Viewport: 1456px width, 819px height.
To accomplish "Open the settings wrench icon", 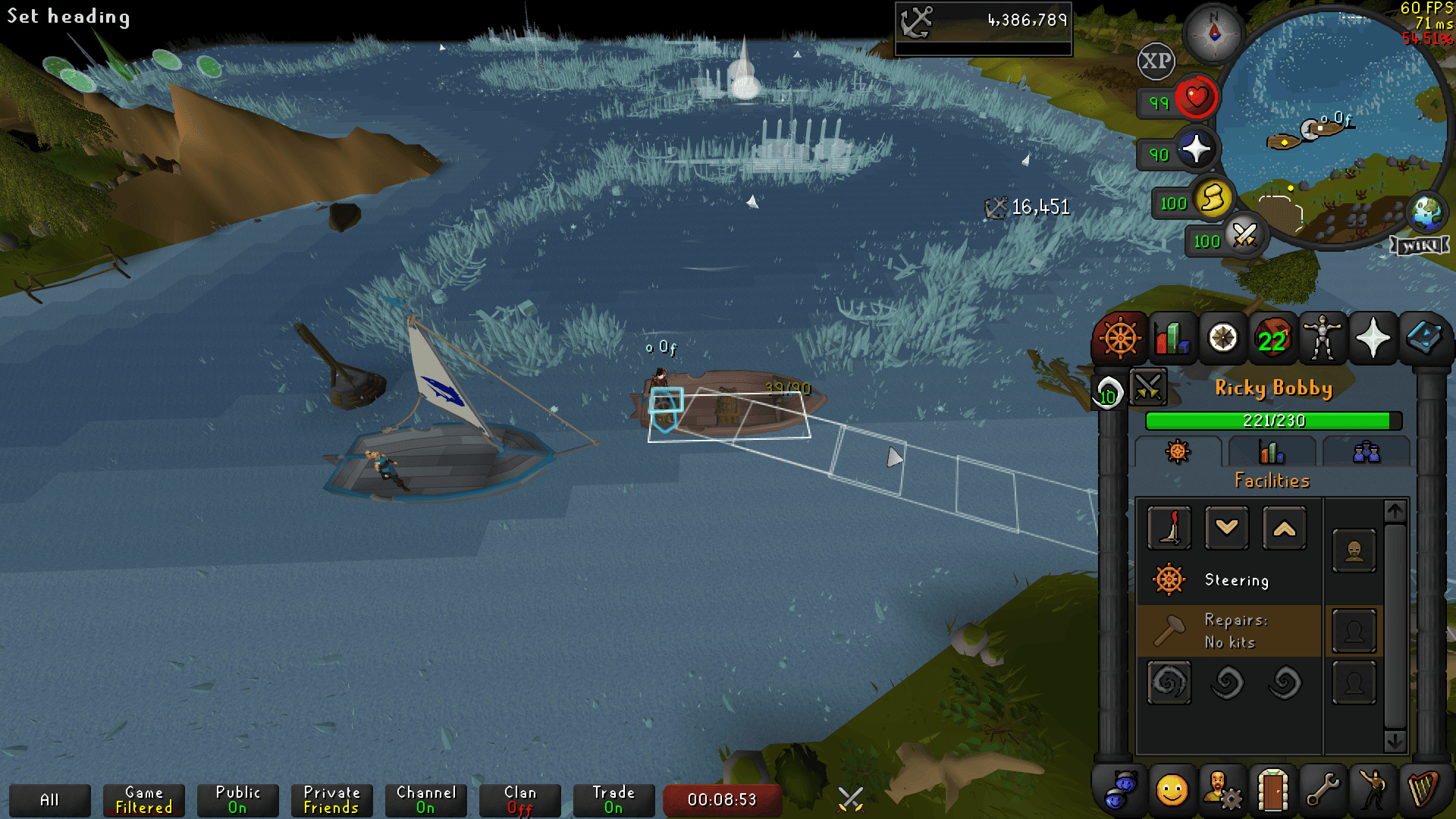I will [1323, 793].
